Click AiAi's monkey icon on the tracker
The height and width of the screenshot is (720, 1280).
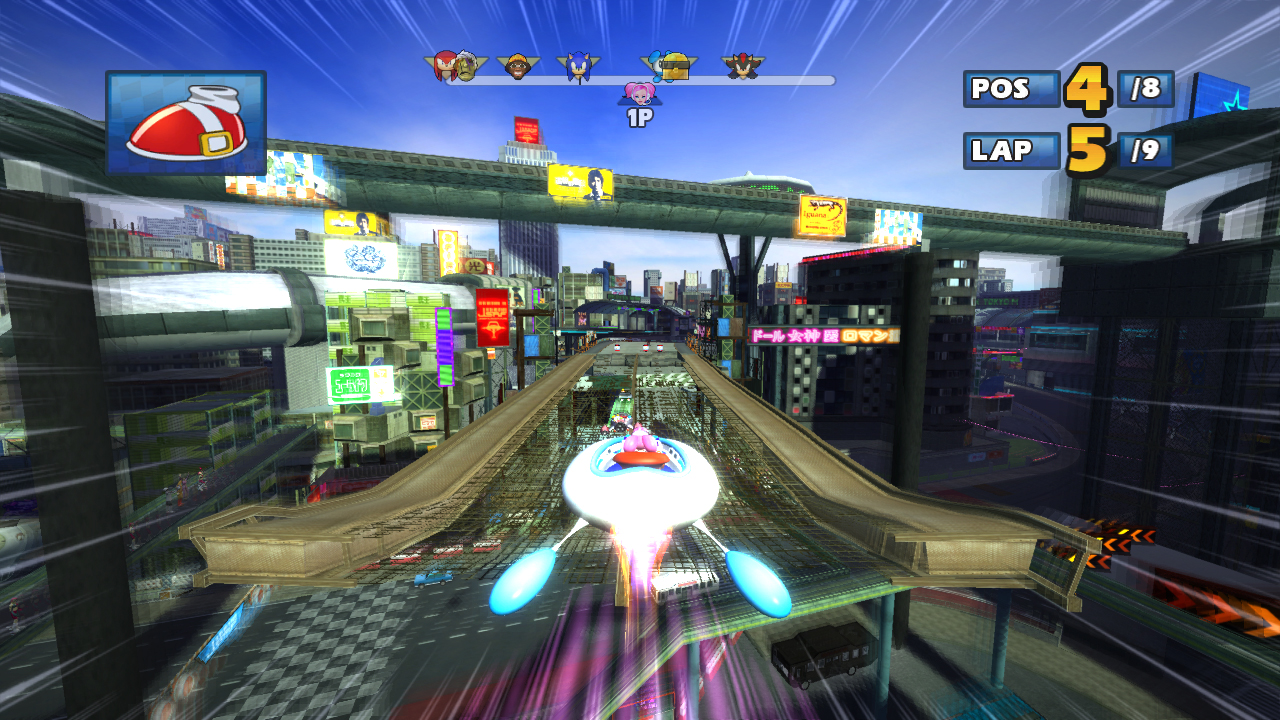click(518, 65)
